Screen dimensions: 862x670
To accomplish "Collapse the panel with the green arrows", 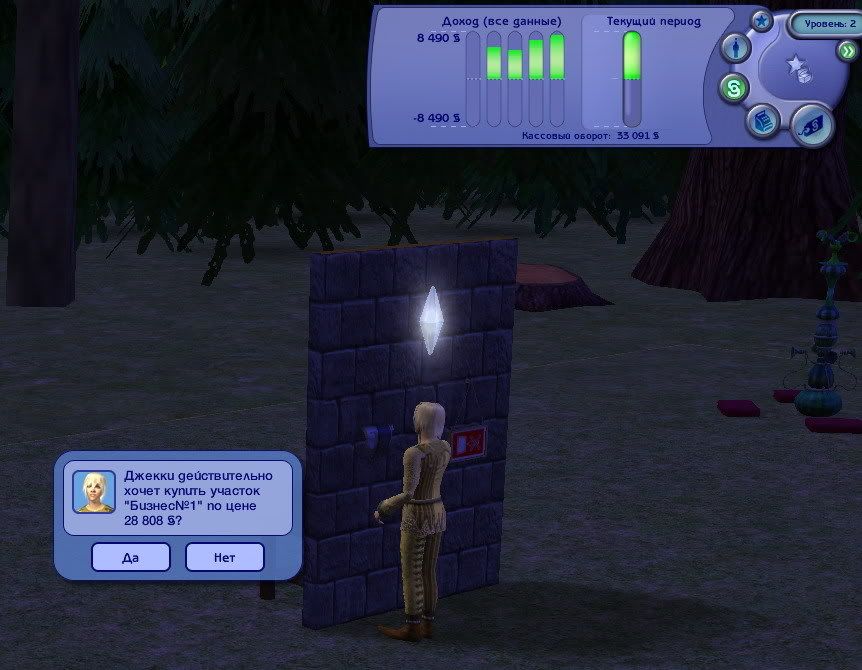I will point(848,51).
